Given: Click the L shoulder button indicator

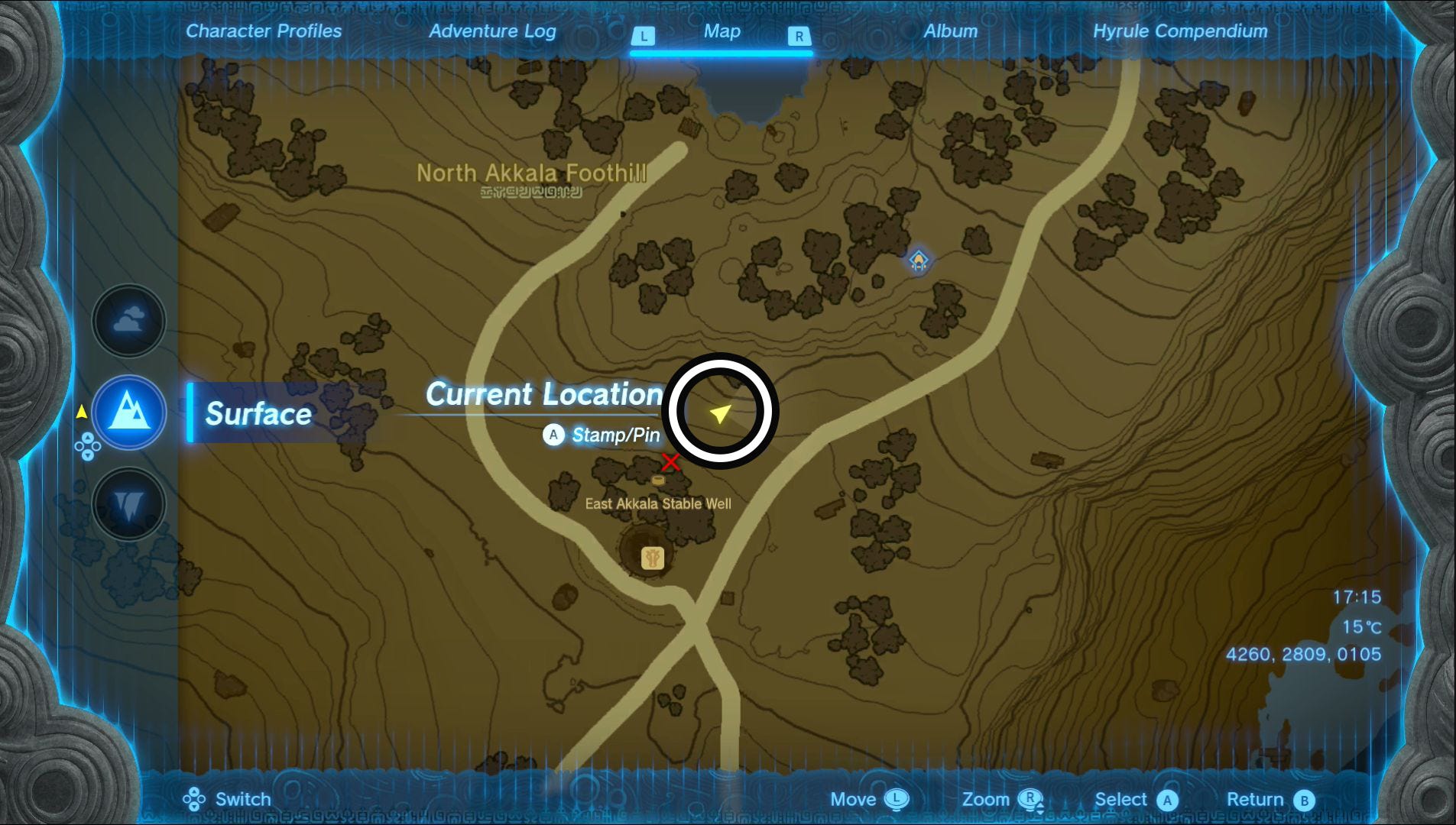Looking at the screenshot, I should 644,34.
